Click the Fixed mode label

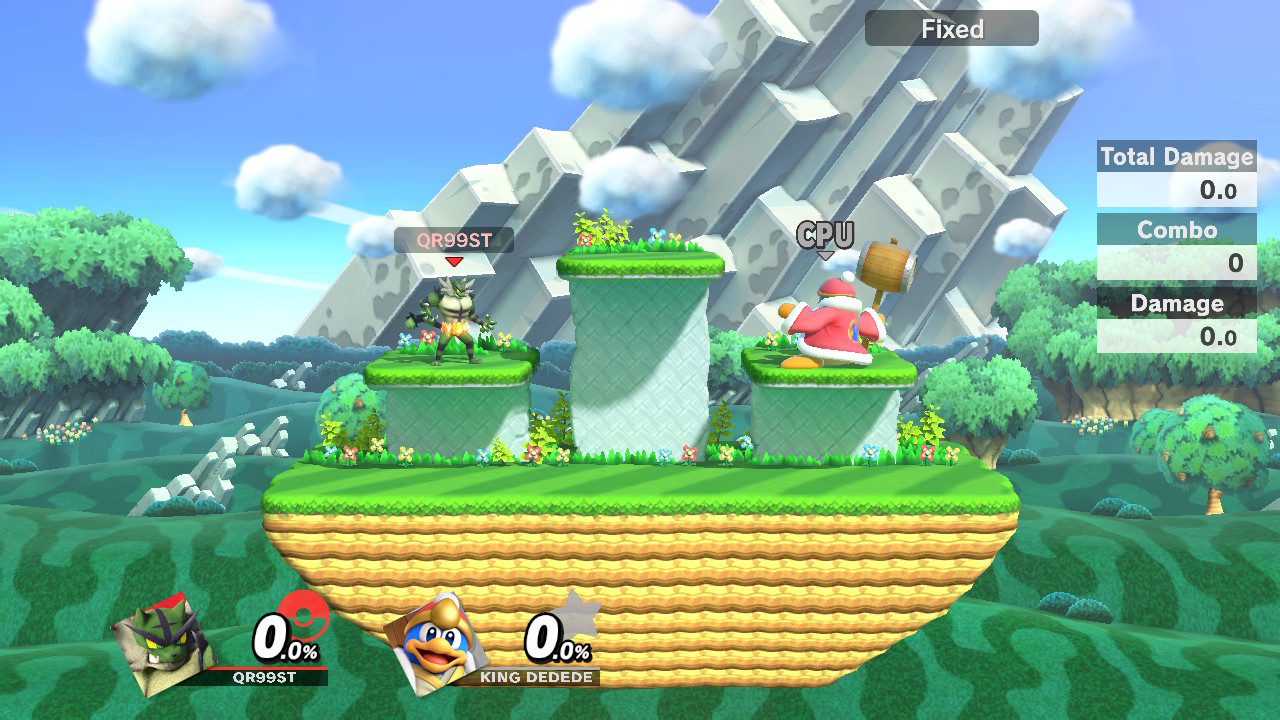[x=951, y=29]
